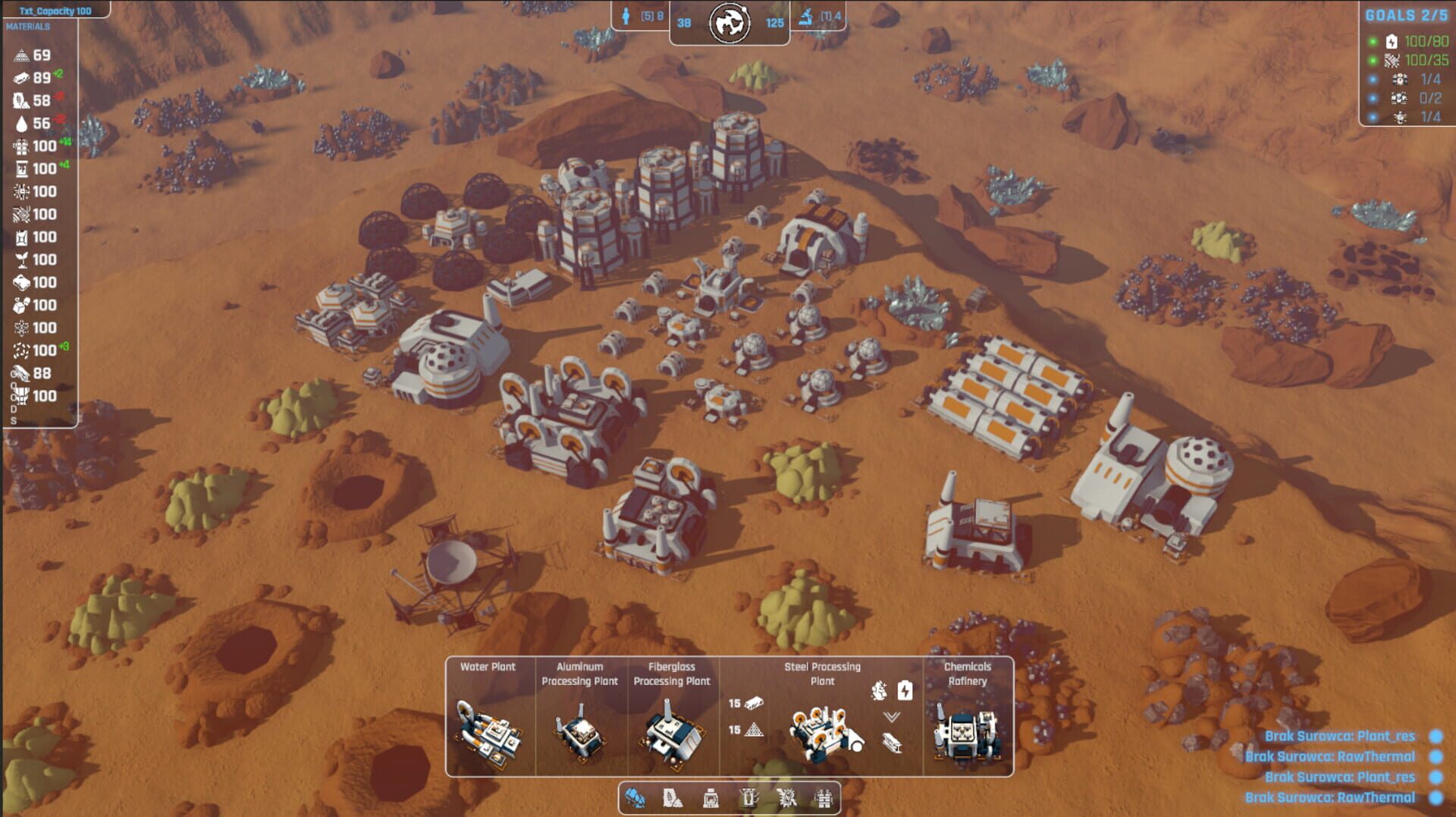Open the energy spark build category
This screenshot has height=817, width=1456.
point(786,798)
